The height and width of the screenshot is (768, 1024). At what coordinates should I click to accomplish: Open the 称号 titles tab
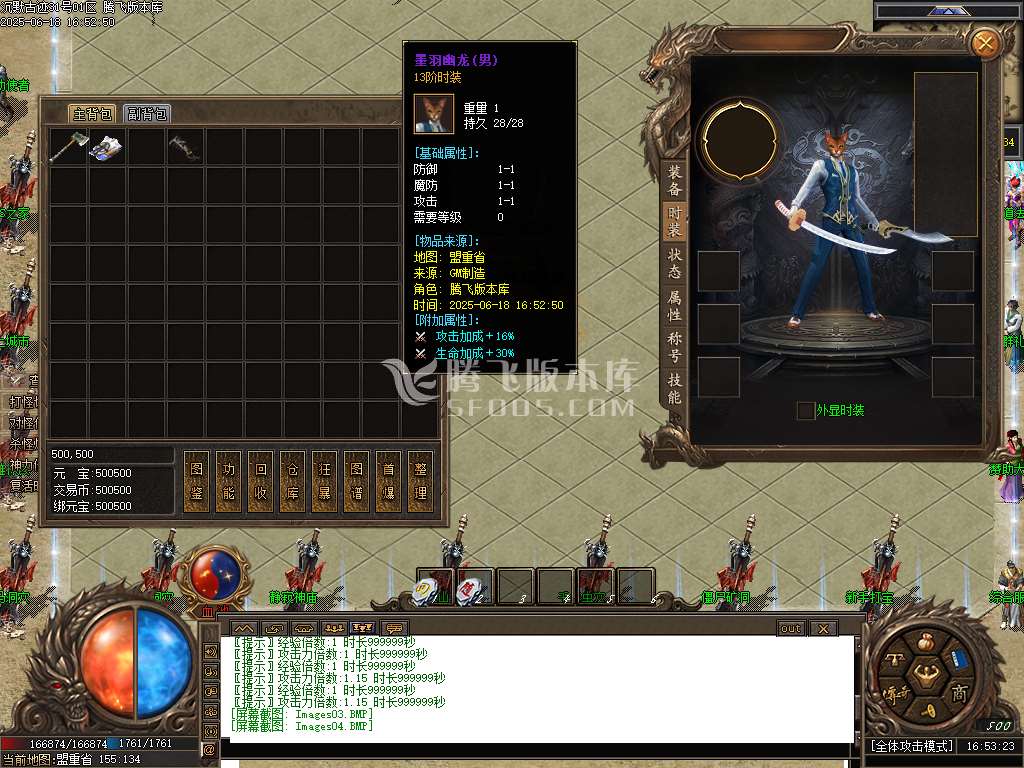point(675,346)
